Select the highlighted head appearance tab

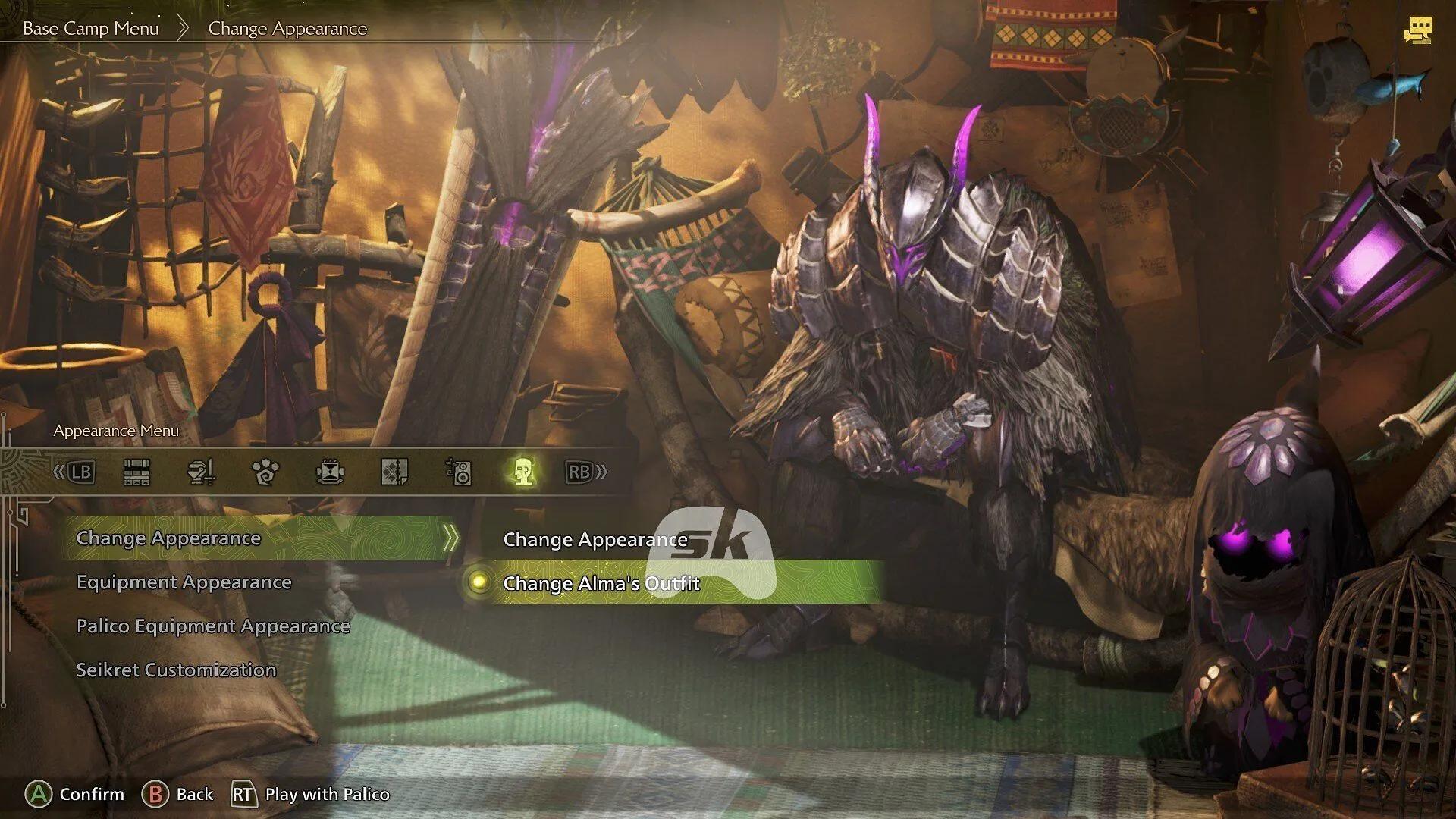523,472
